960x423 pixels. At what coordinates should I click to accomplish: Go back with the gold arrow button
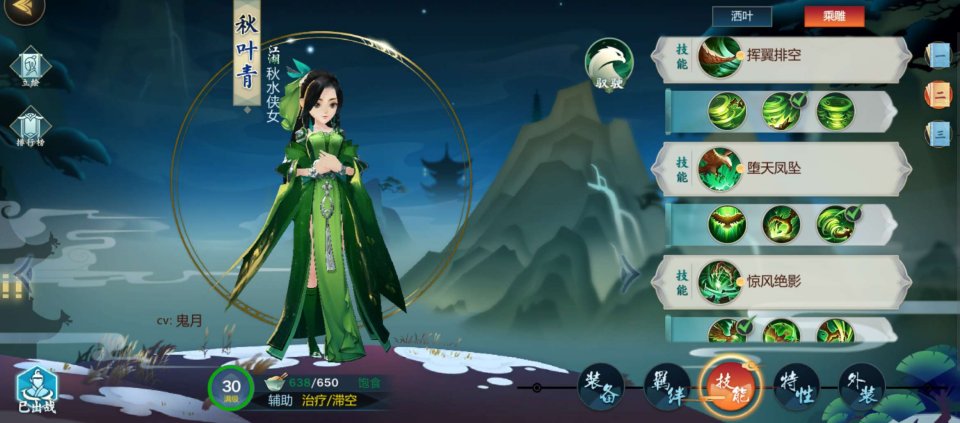24,12
